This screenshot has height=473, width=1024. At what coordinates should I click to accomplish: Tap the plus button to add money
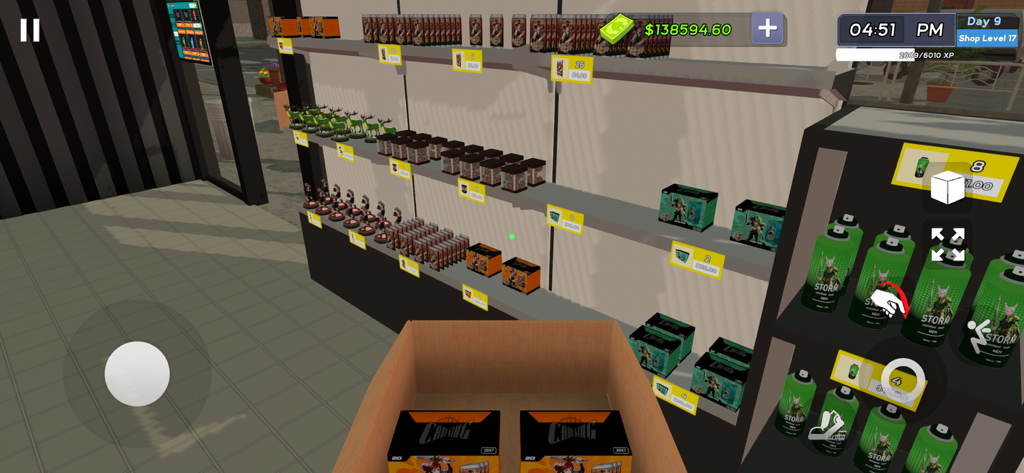[767, 29]
